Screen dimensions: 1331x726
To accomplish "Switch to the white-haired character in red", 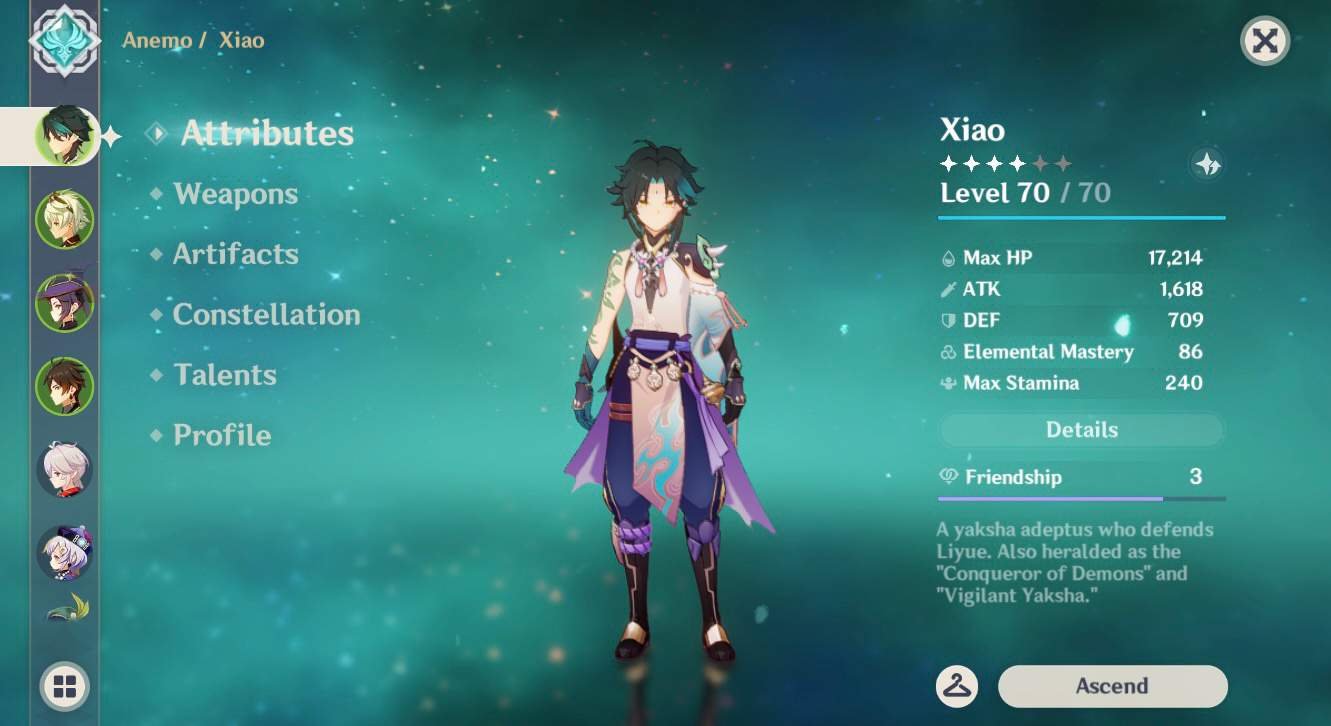I will click(65, 469).
